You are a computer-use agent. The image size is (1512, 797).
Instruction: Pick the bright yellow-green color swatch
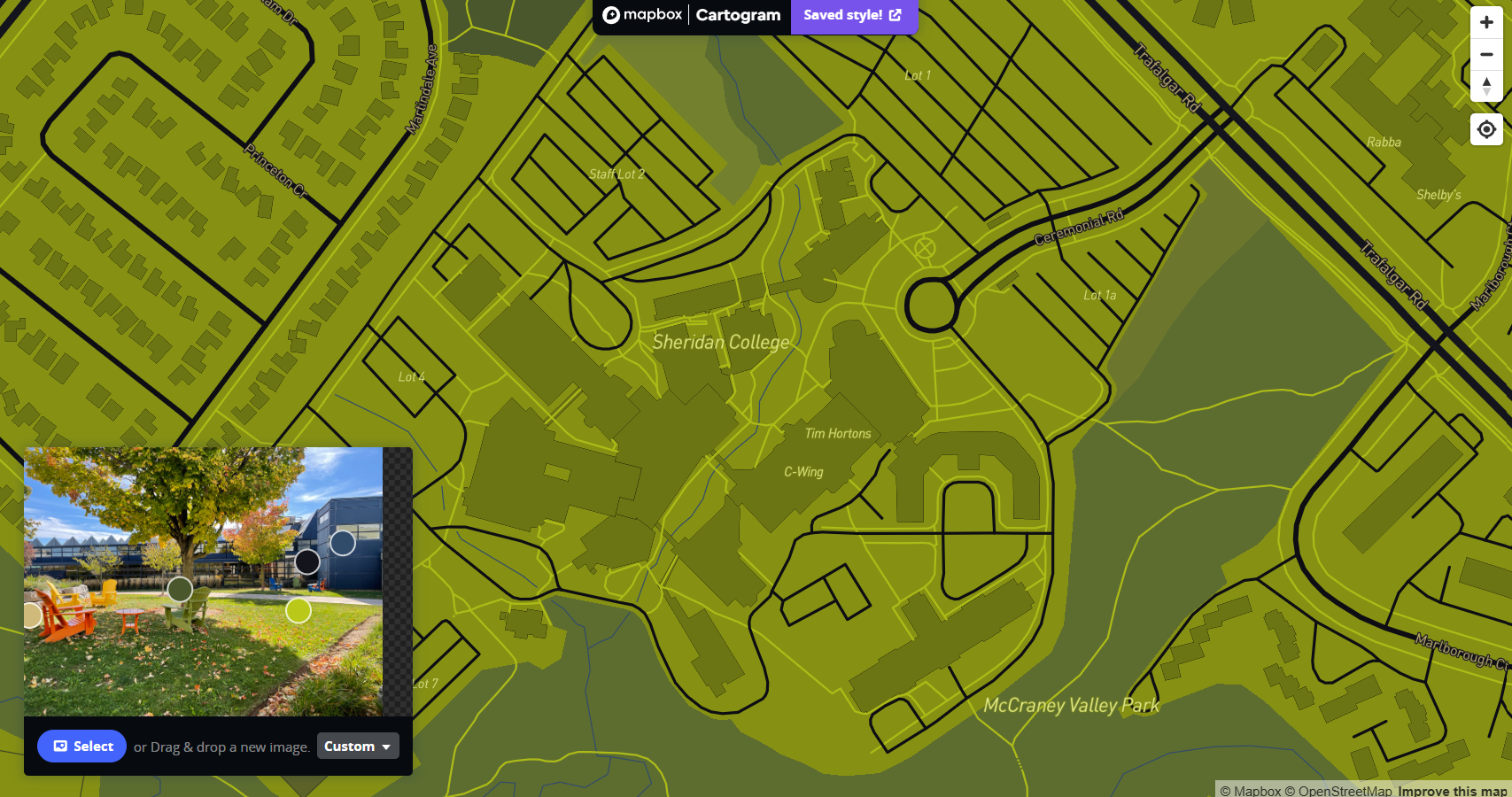(x=298, y=609)
